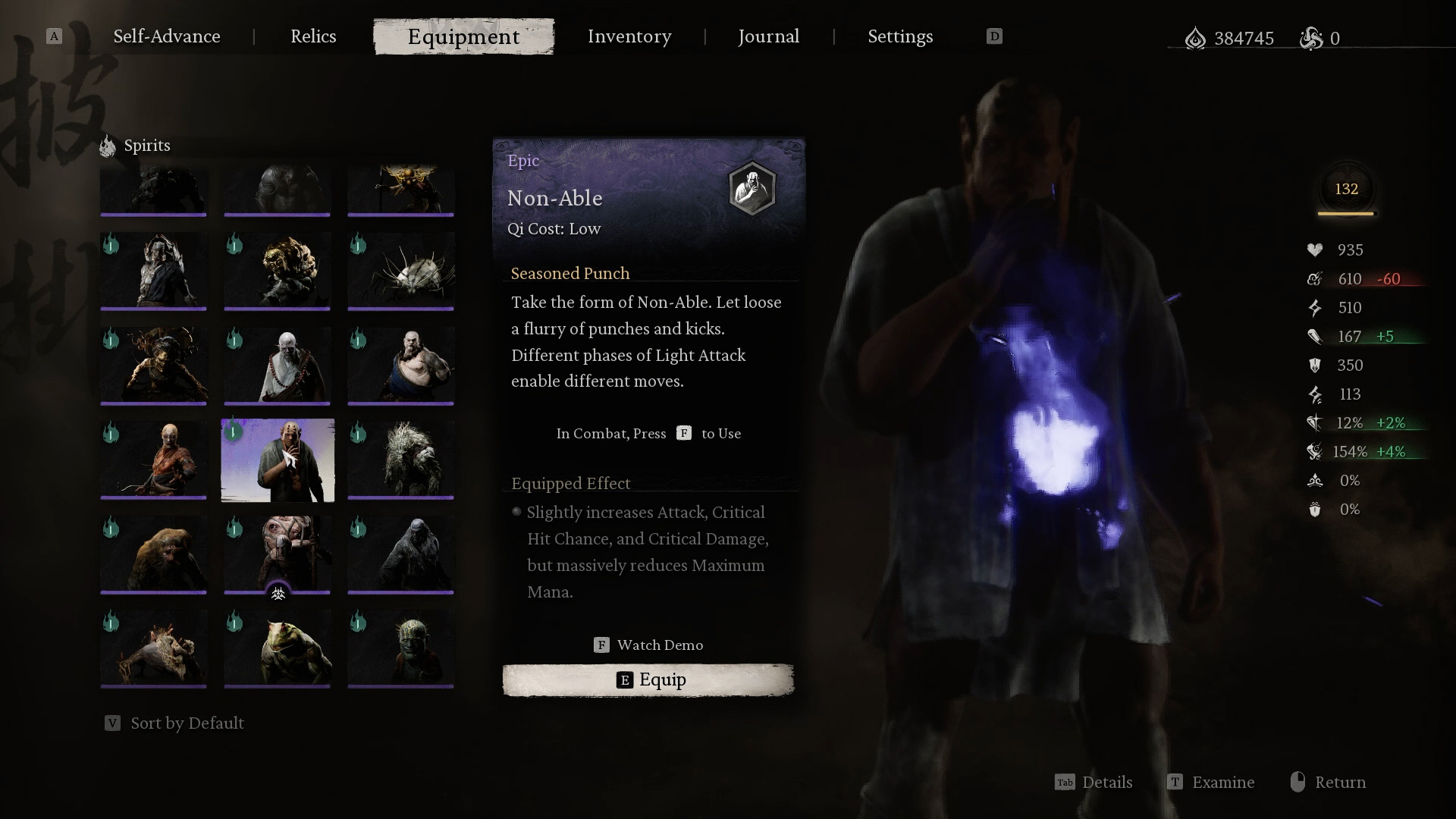
Task: Choose the shaggy white-furred beast spirit
Action: click(x=401, y=460)
